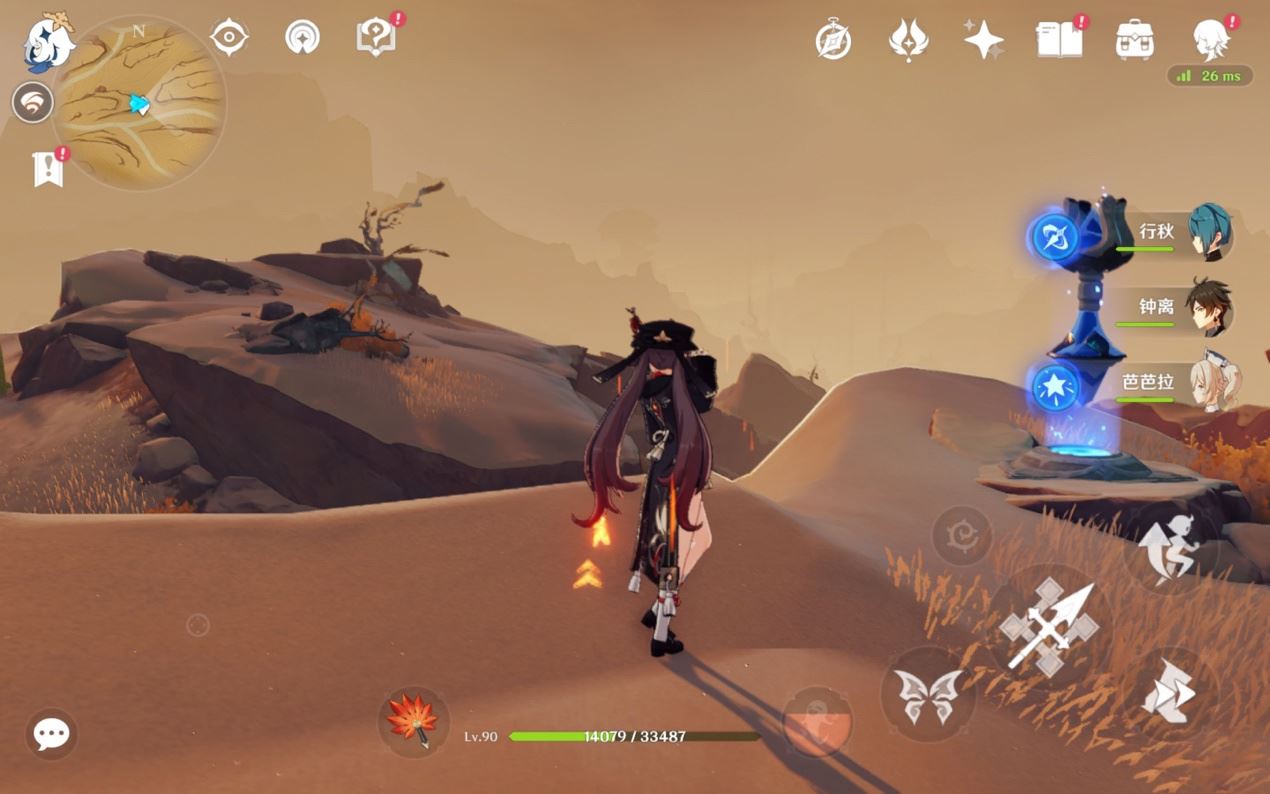Trigger the elemental burst button
1270x794 pixels.
[x=816, y=720]
